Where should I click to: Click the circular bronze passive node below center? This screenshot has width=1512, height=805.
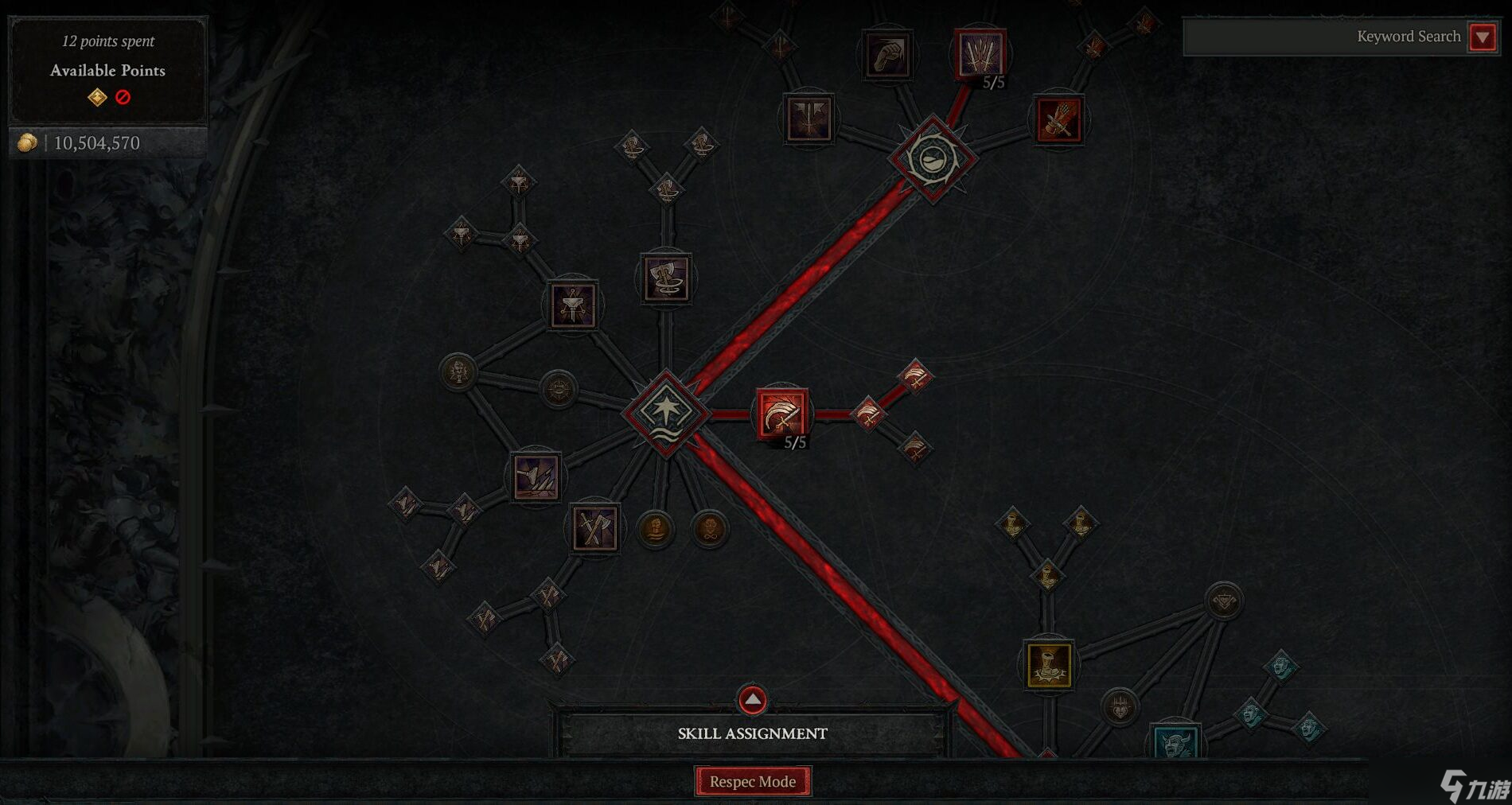[655, 527]
